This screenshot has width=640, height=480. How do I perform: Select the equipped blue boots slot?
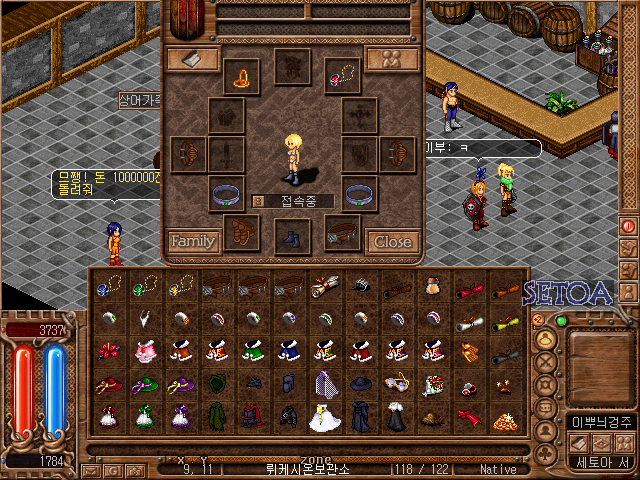tap(293, 237)
